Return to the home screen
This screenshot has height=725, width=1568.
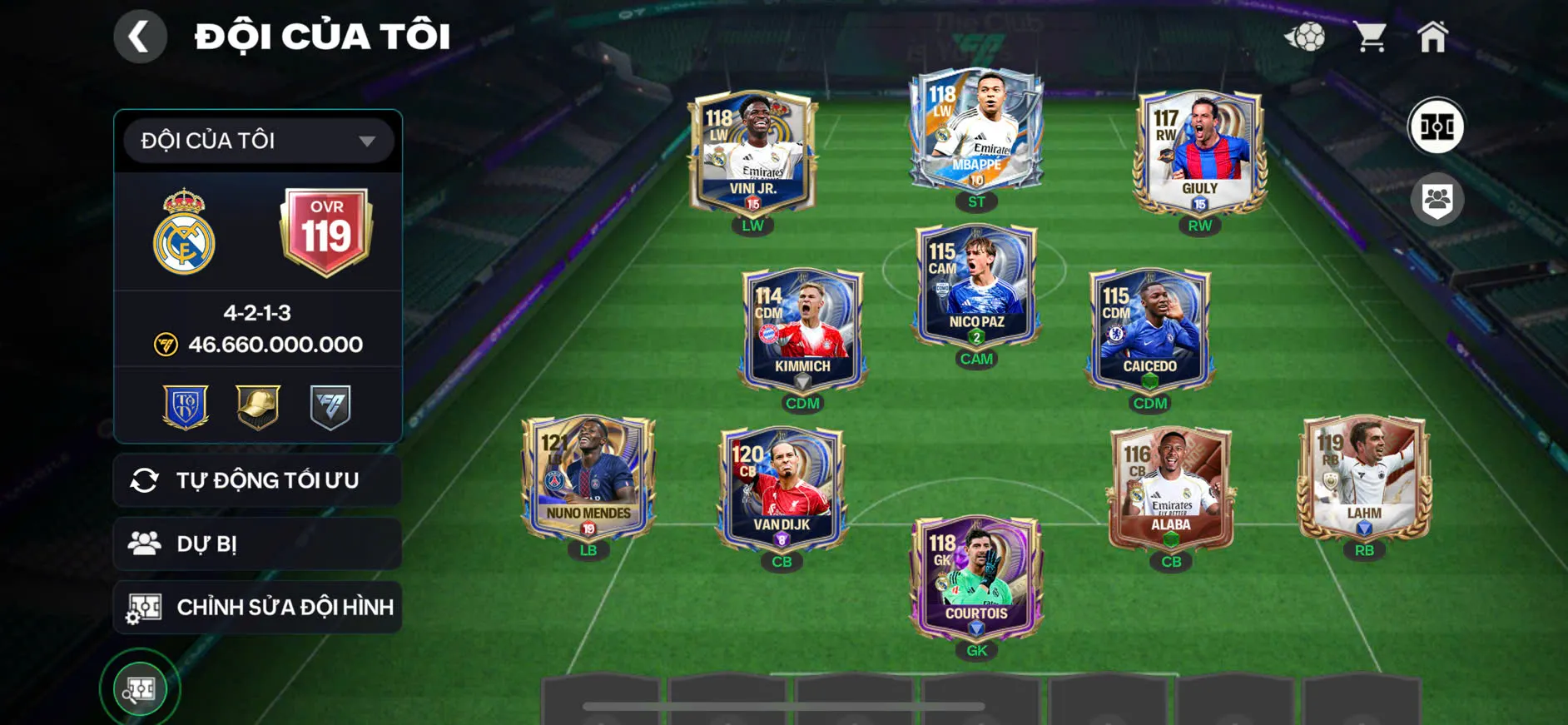1432,37
